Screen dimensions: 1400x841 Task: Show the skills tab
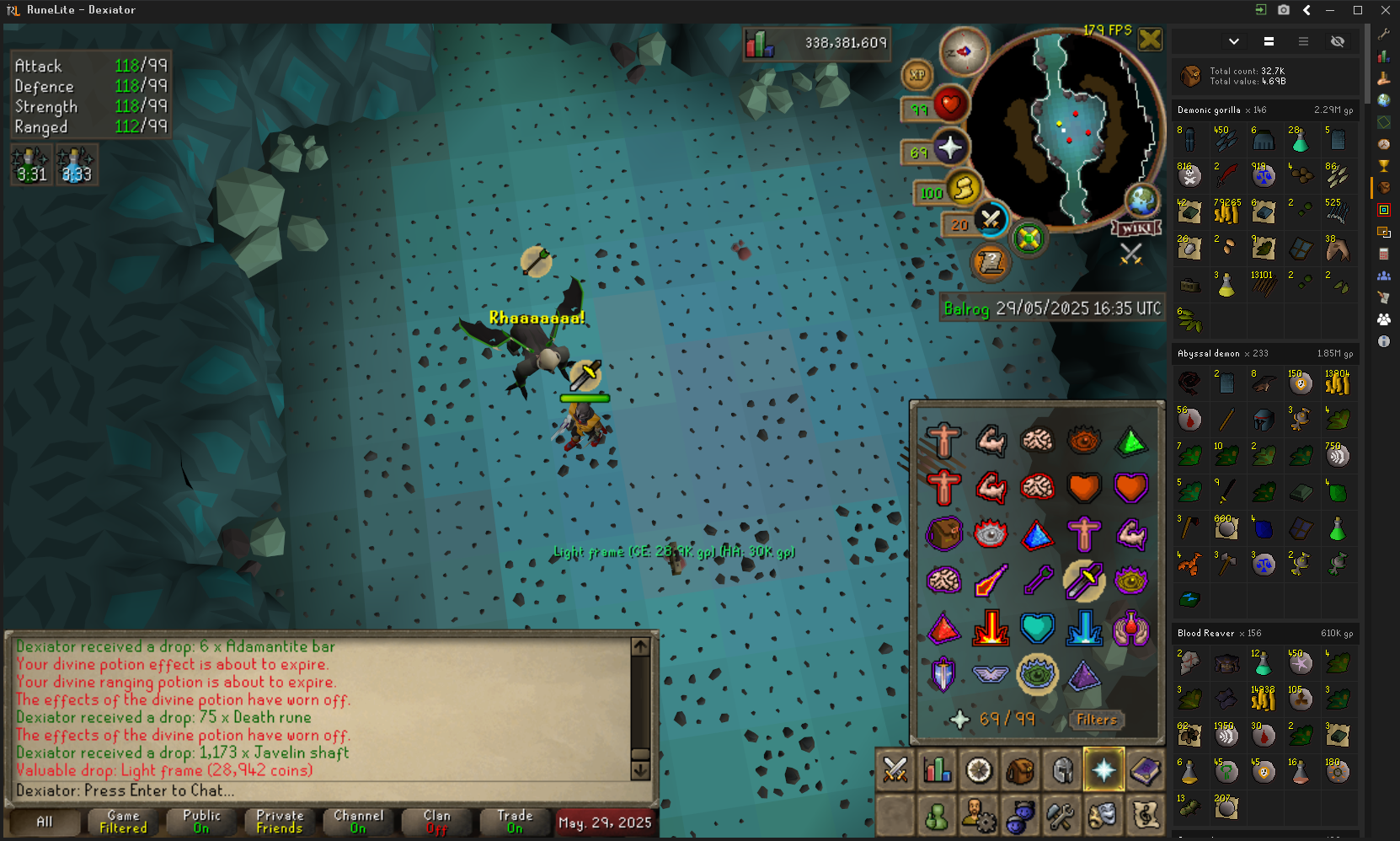(x=937, y=770)
